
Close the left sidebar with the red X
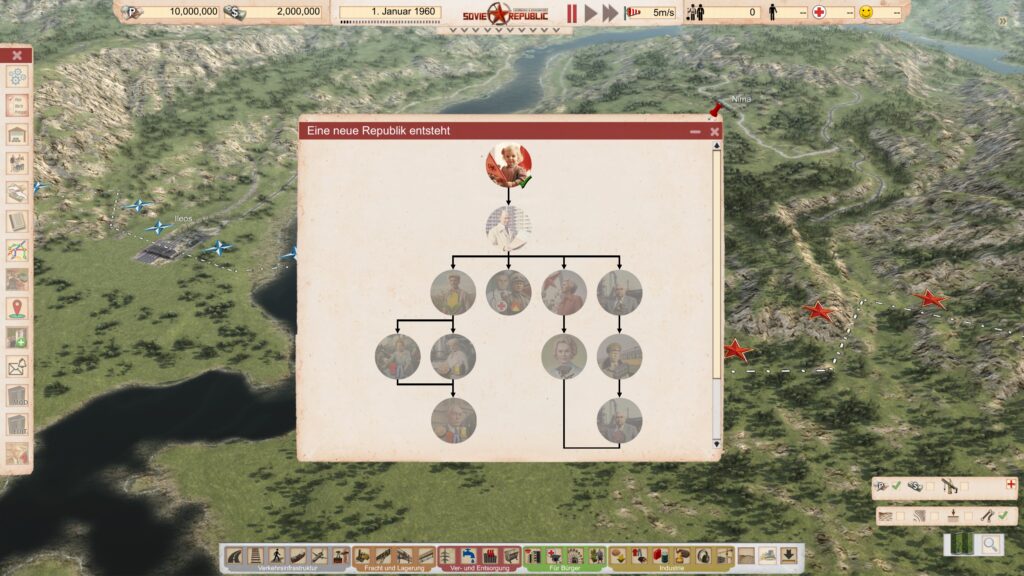(x=17, y=55)
